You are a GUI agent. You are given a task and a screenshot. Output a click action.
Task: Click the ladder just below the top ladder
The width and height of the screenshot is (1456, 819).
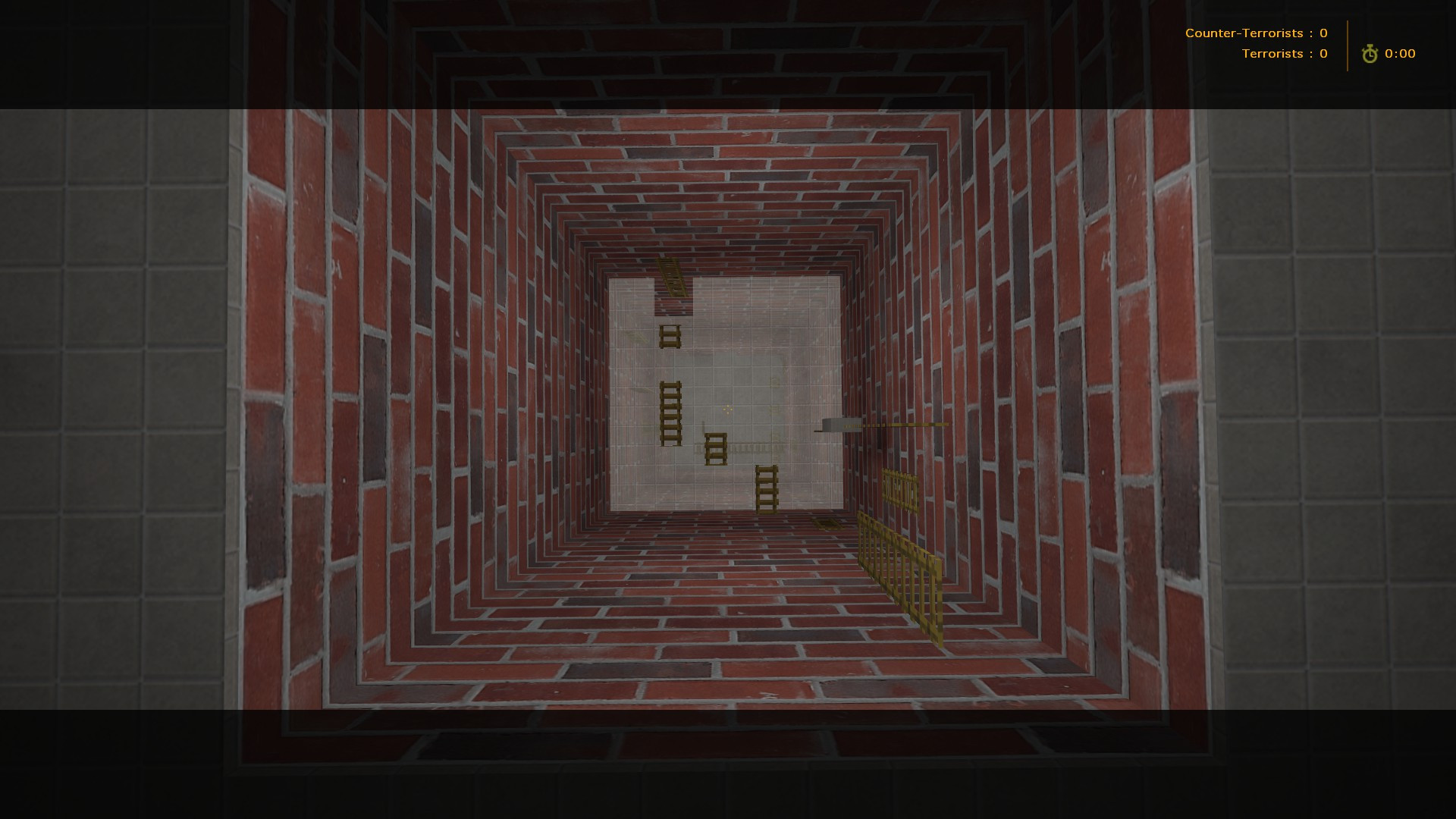[x=669, y=336]
